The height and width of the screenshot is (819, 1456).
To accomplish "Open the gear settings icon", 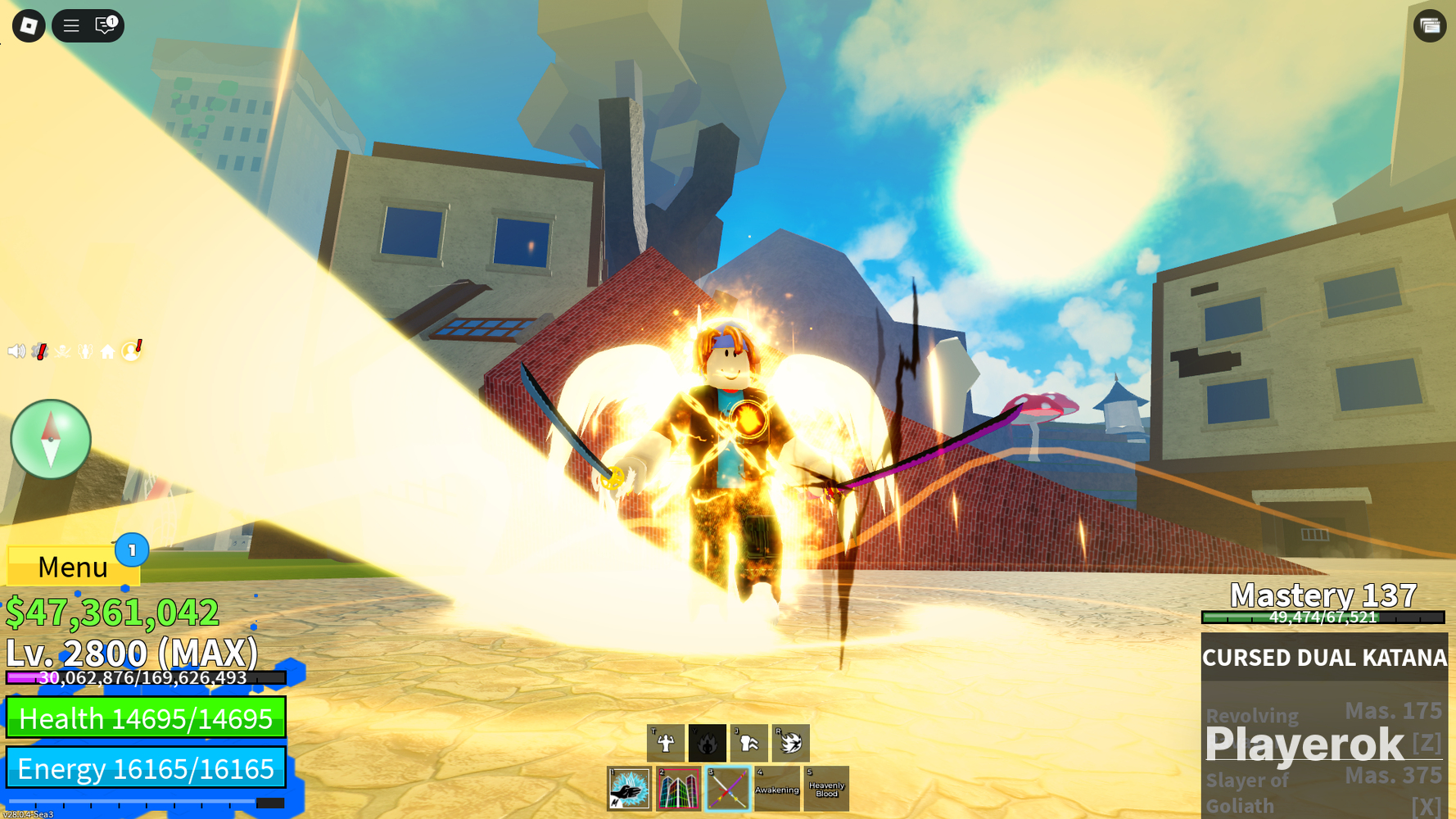I will tap(39, 351).
